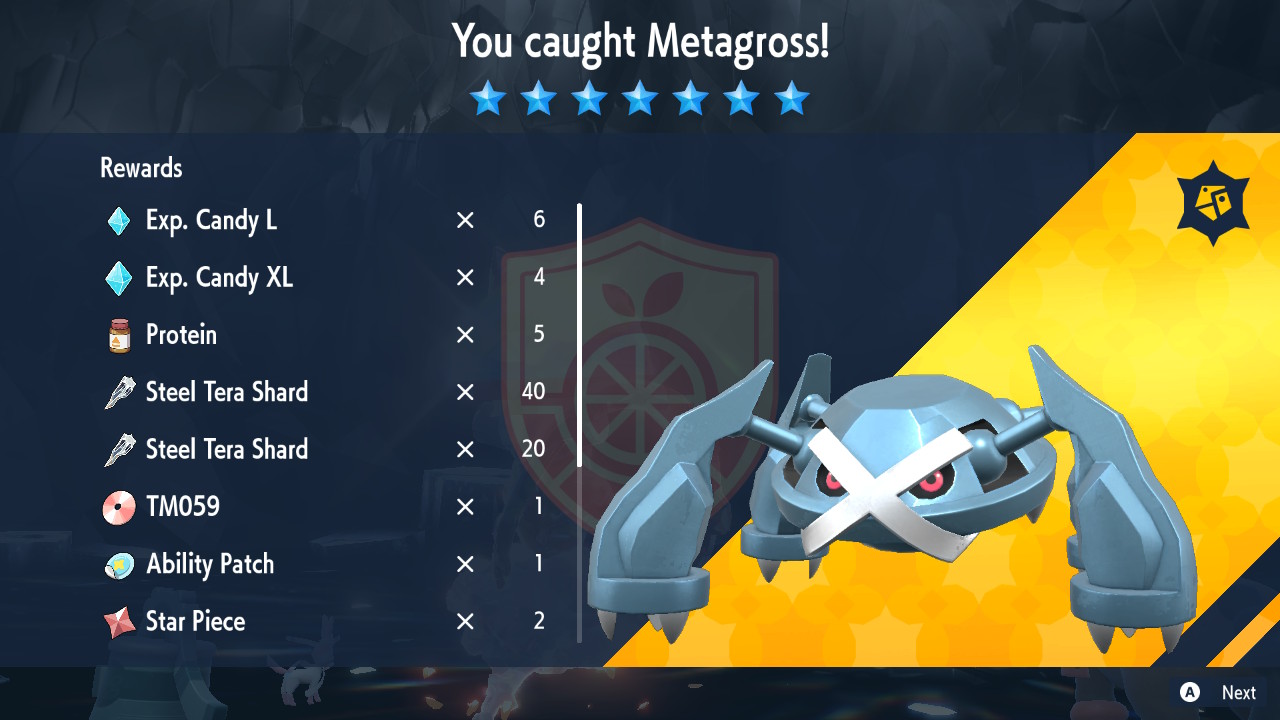
Task: Click the You caught Metagross title
Action: pos(640,42)
